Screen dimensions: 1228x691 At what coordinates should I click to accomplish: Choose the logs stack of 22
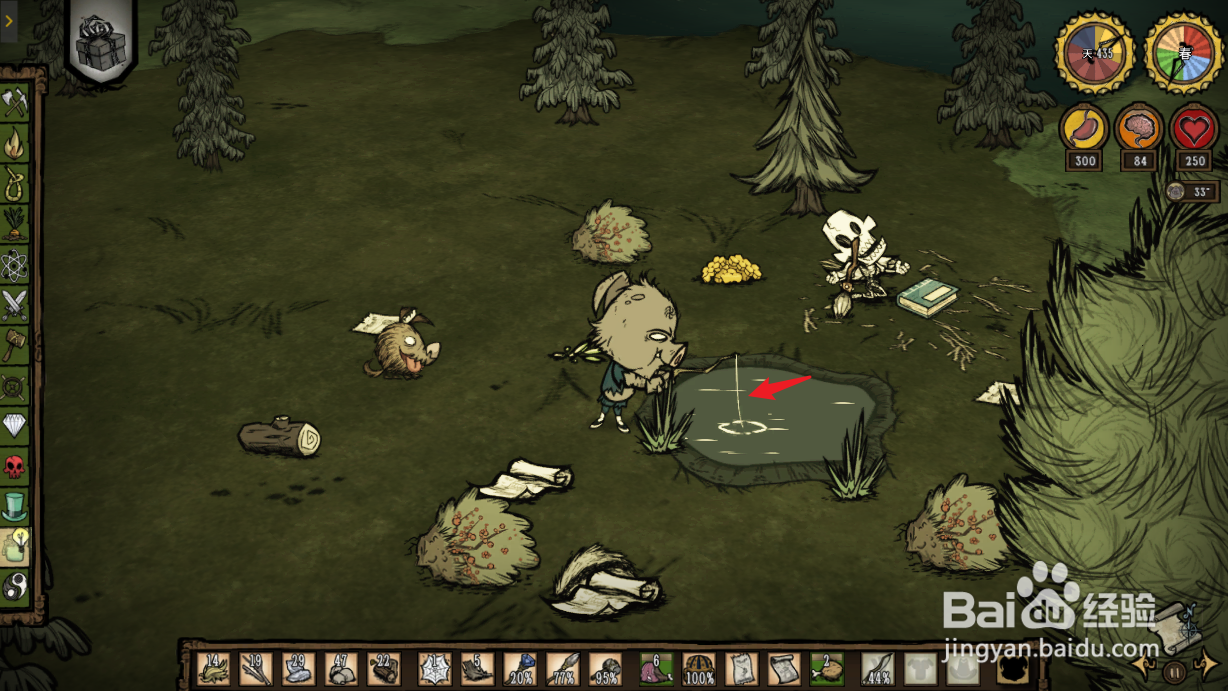383,668
